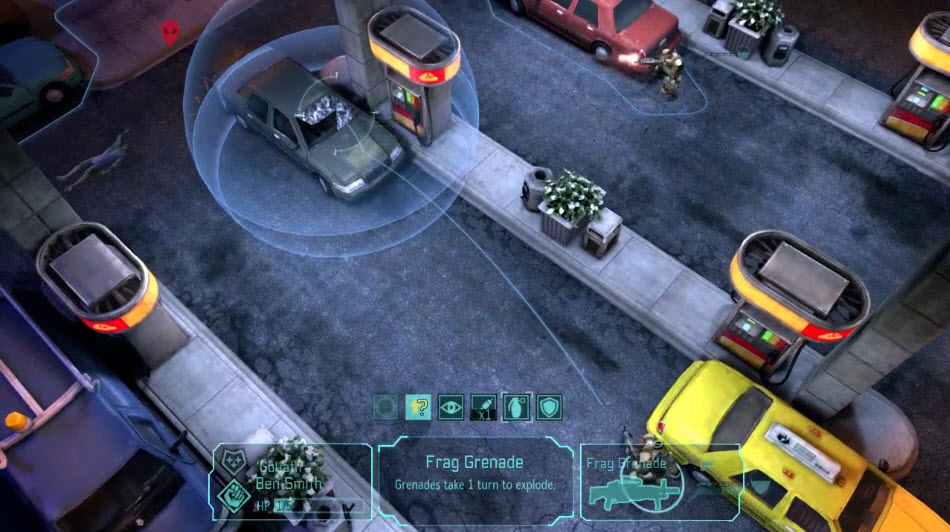The width and height of the screenshot is (950, 532).
Task: Choose the shield defense ability icon
Action: coord(548,407)
